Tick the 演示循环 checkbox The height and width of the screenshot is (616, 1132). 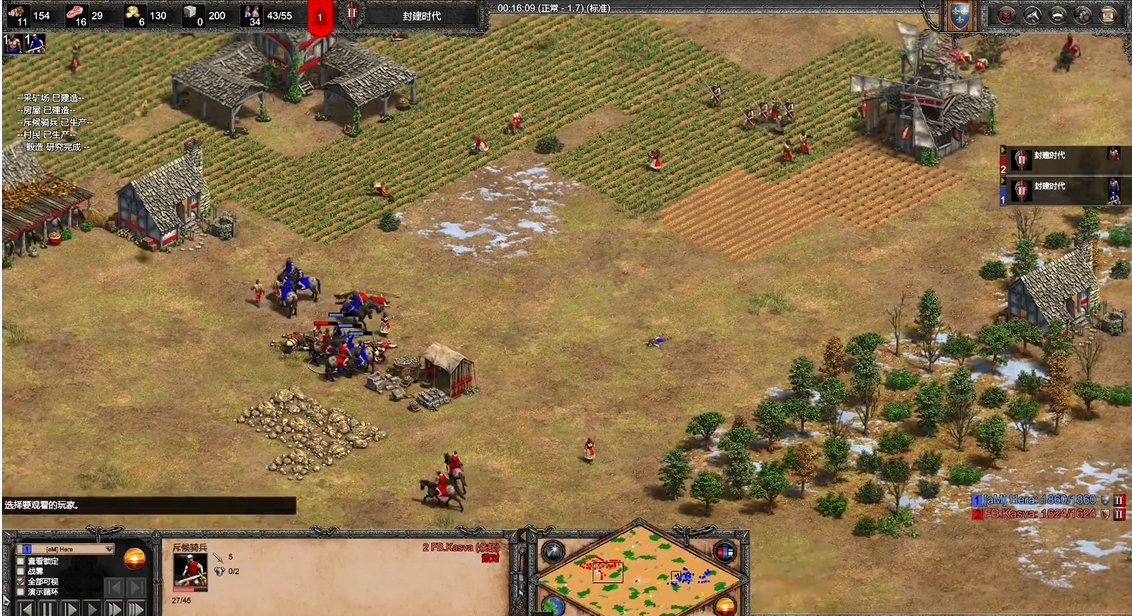click(x=21, y=592)
